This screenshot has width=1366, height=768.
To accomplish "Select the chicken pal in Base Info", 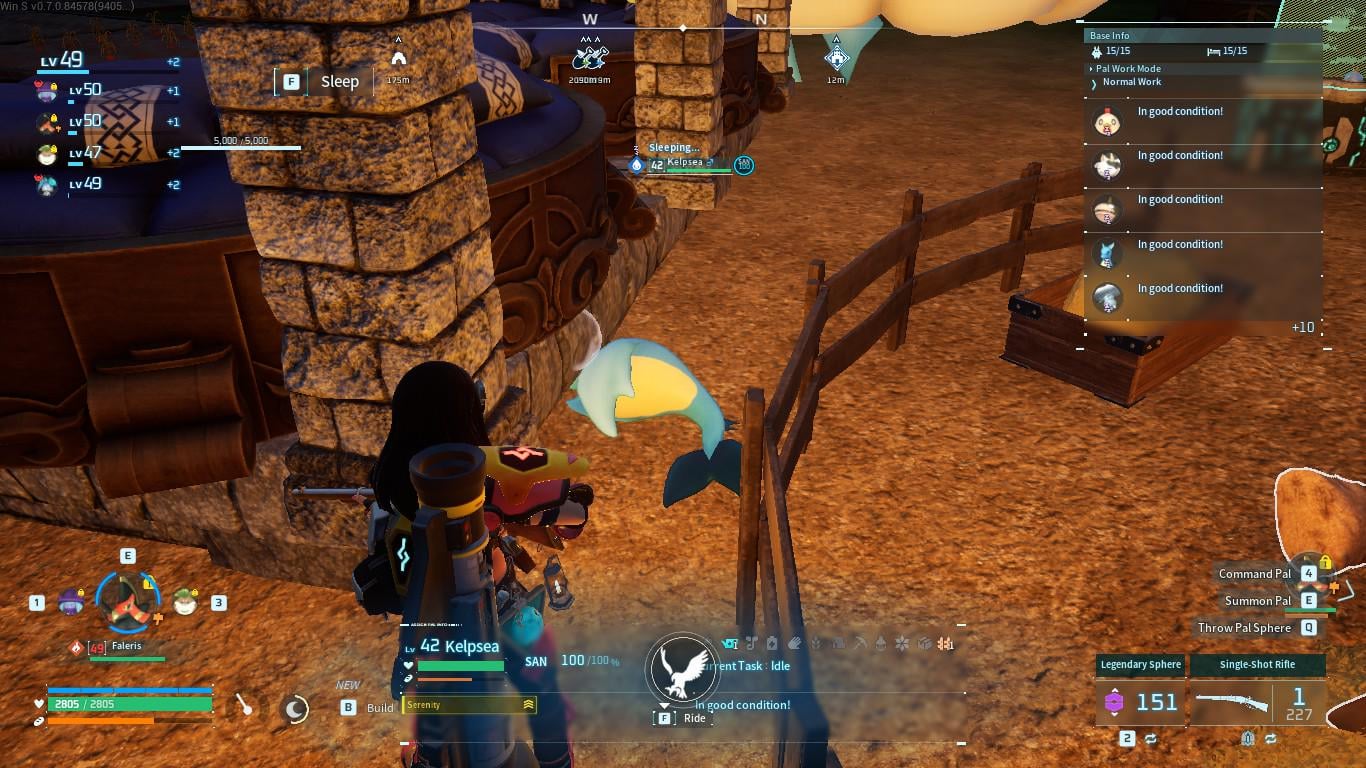I will click(1107, 122).
